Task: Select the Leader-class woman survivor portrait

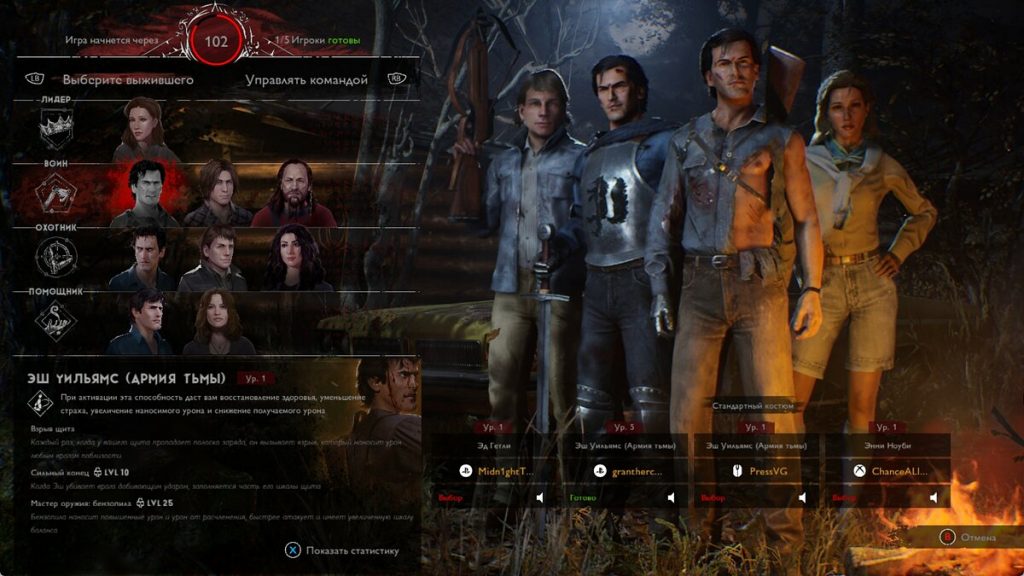Action: [144, 128]
